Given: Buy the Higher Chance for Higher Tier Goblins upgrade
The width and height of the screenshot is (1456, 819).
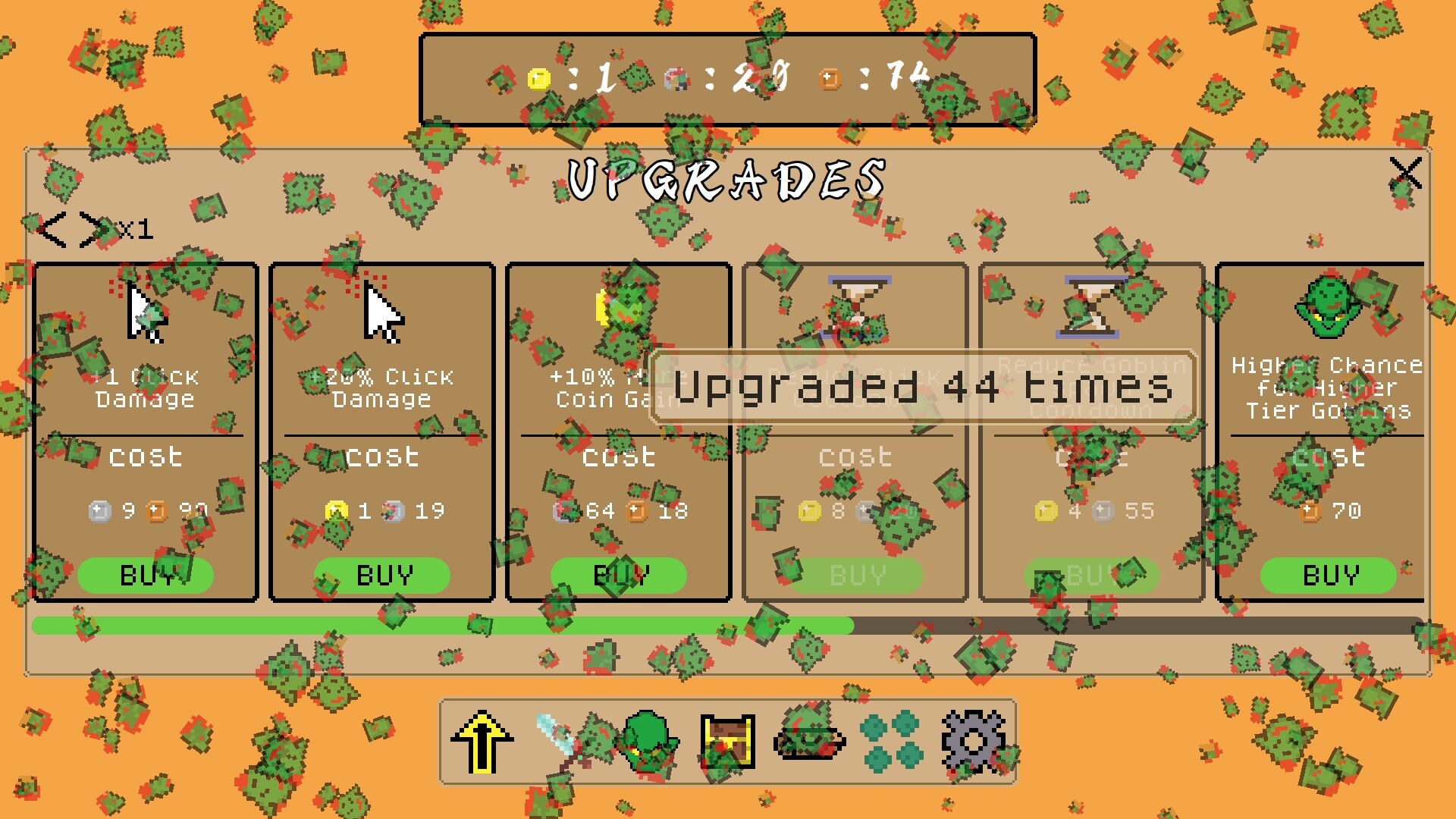Looking at the screenshot, I should (x=1329, y=575).
